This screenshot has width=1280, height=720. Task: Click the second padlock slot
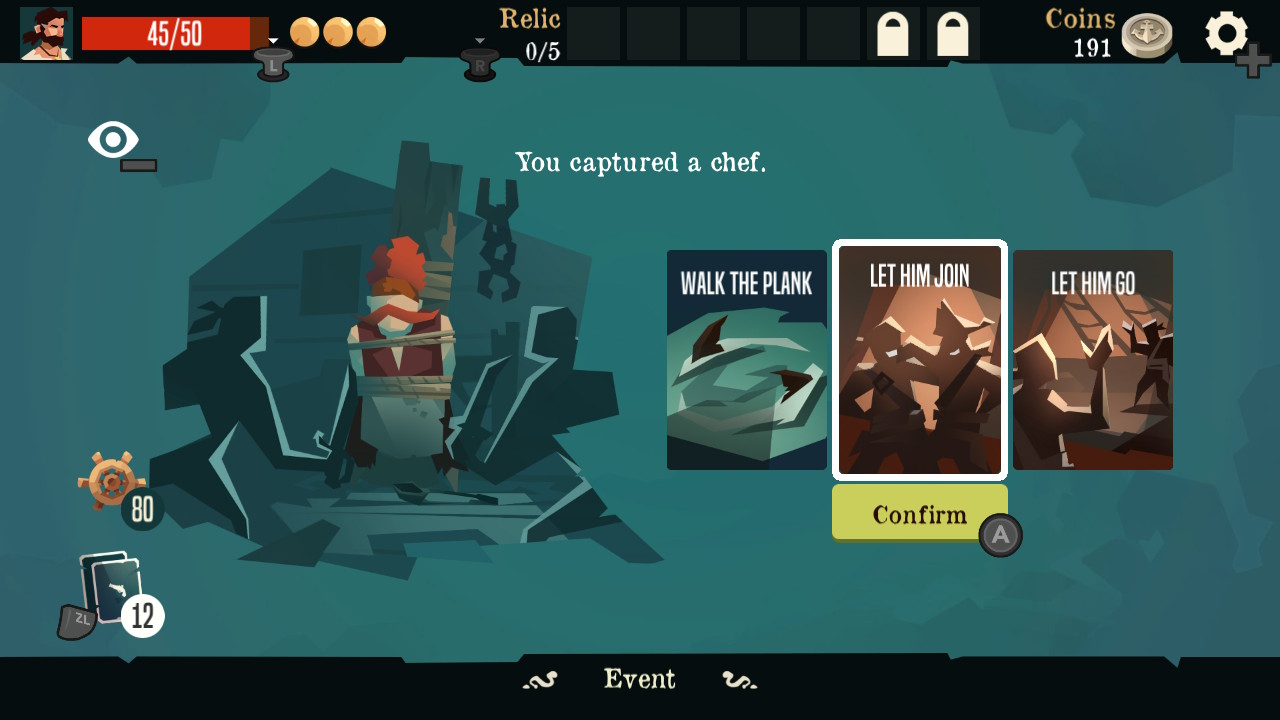click(951, 33)
